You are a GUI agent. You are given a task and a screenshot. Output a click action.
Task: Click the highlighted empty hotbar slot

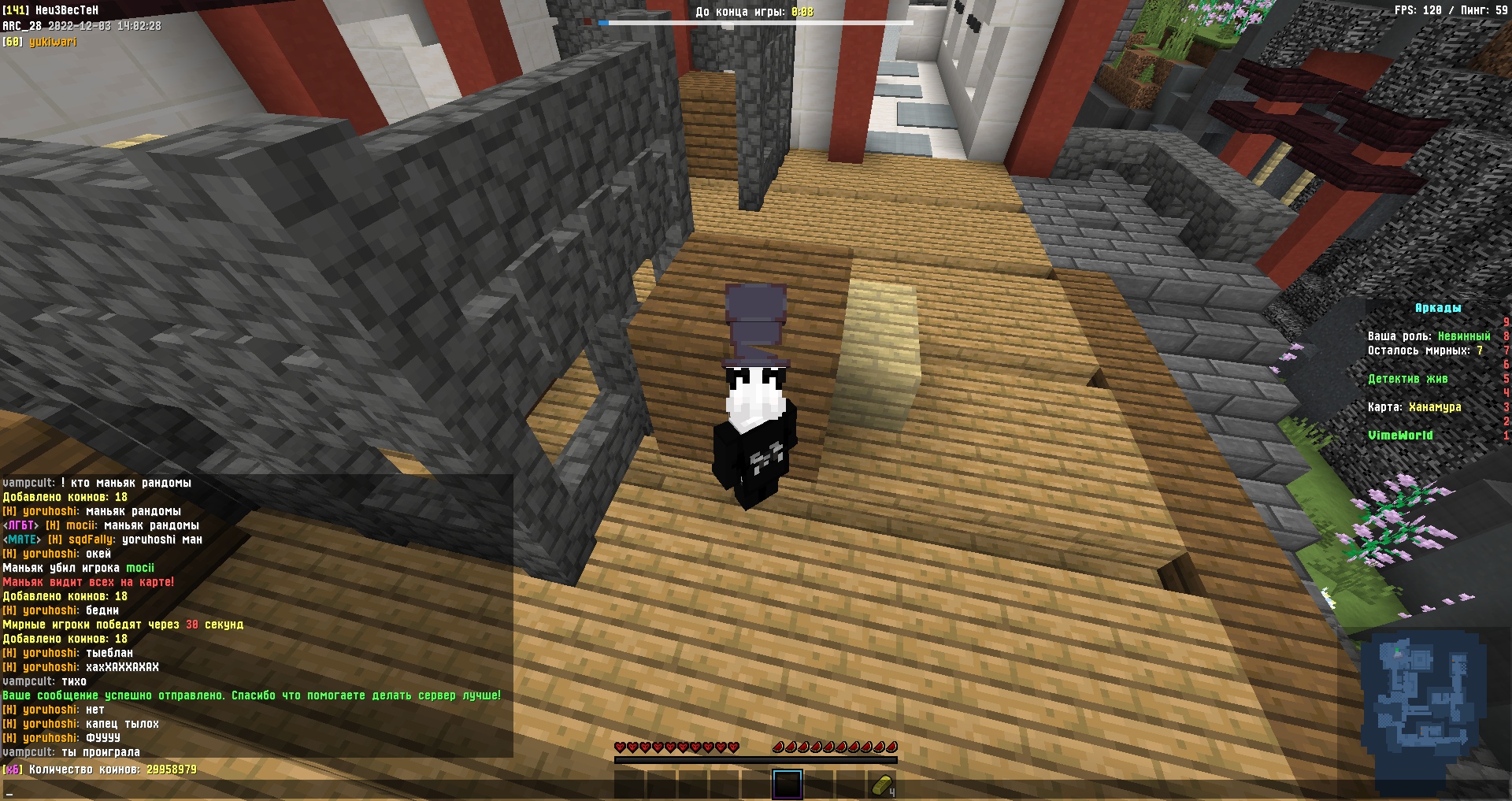click(787, 784)
